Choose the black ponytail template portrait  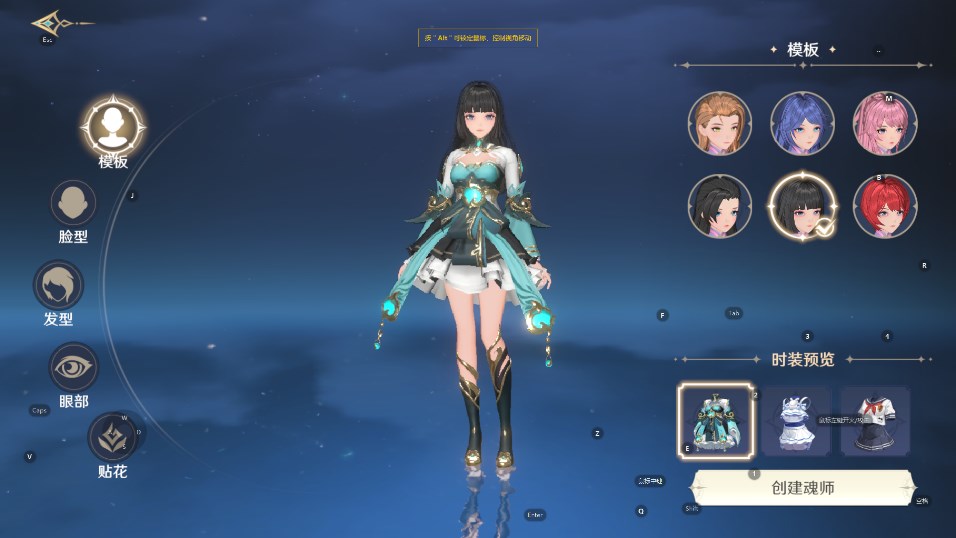719,206
